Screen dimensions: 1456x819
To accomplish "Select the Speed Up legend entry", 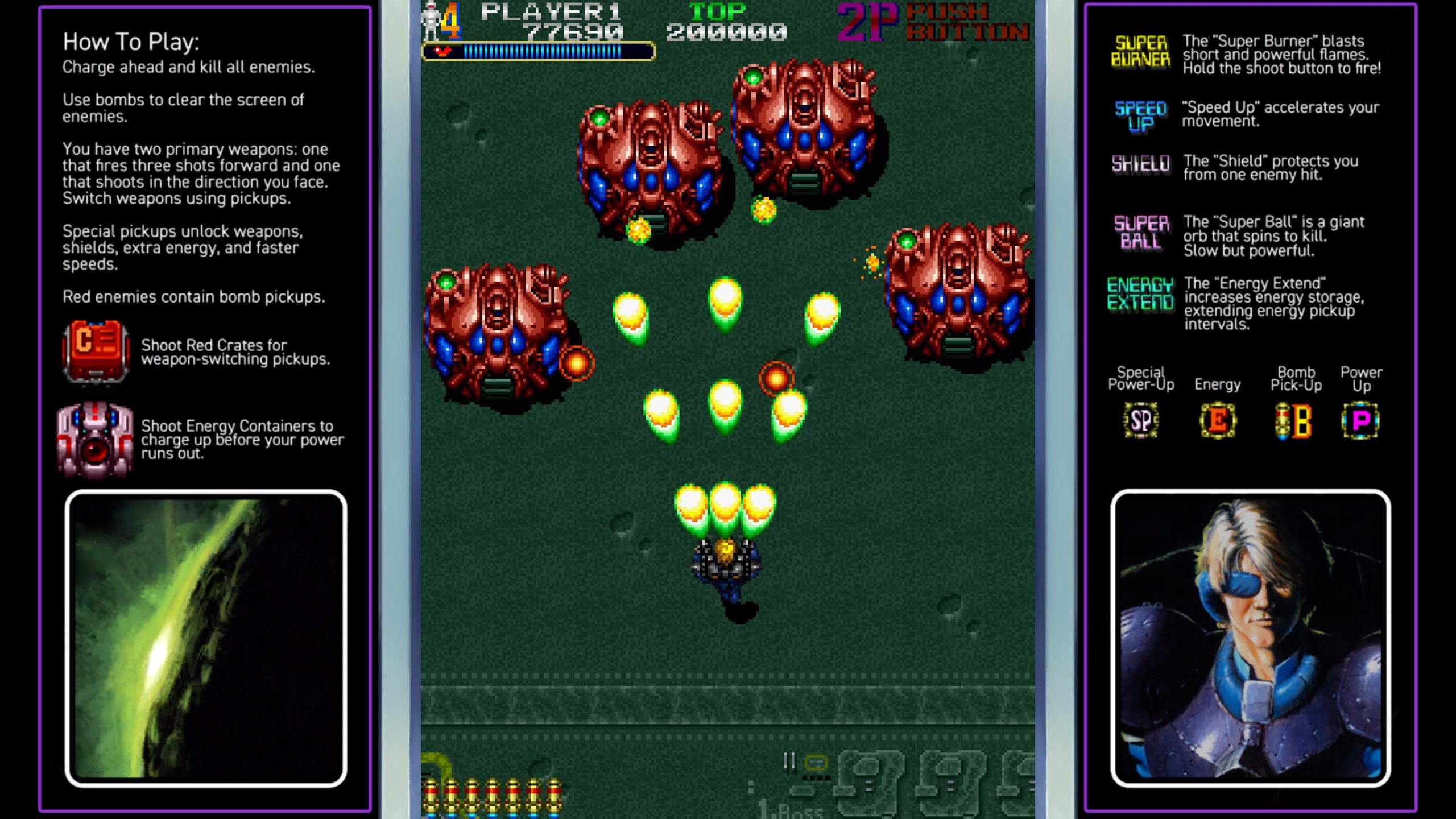I will [x=1140, y=115].
